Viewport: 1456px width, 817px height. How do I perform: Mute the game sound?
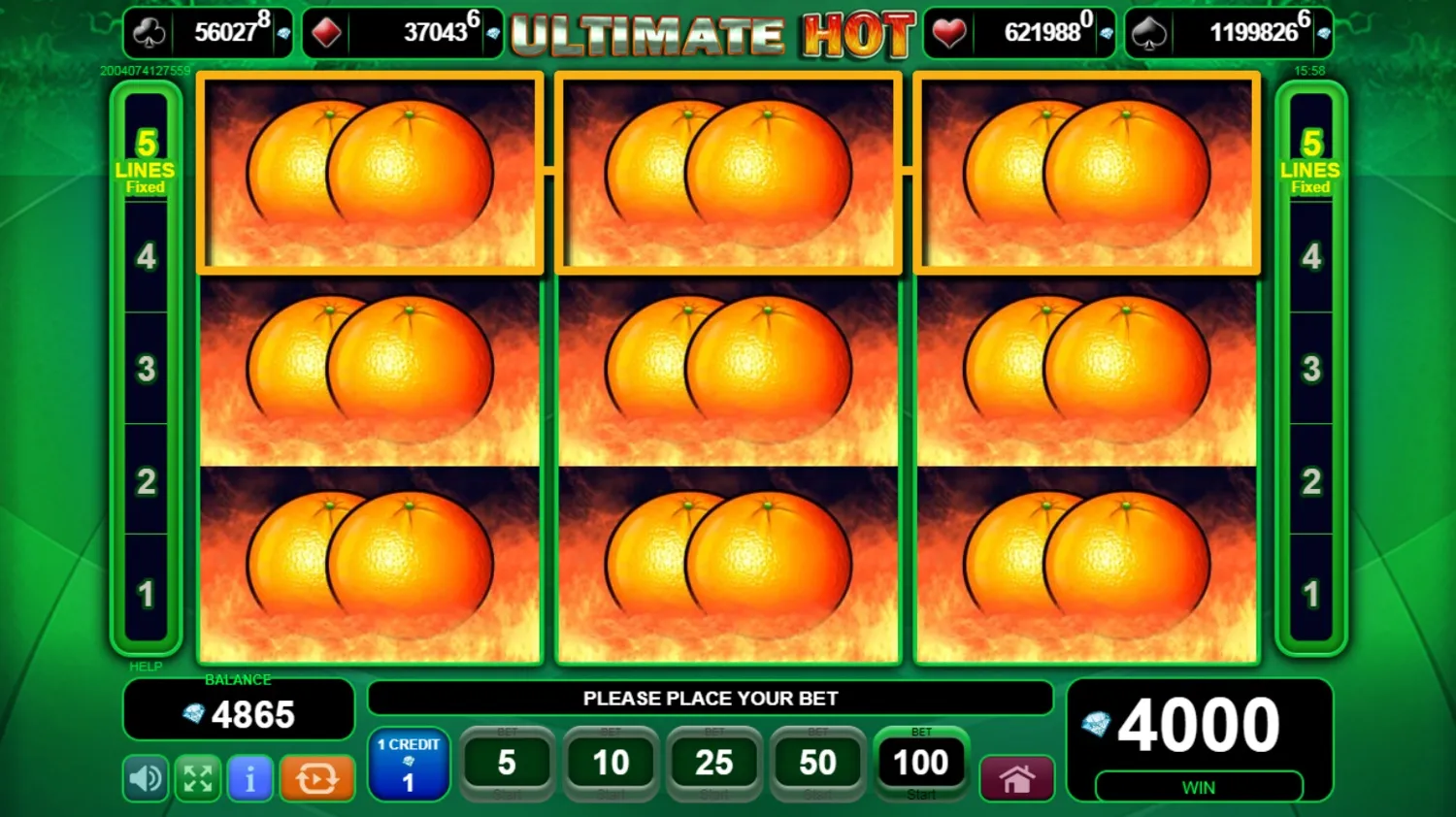[145, 778]
